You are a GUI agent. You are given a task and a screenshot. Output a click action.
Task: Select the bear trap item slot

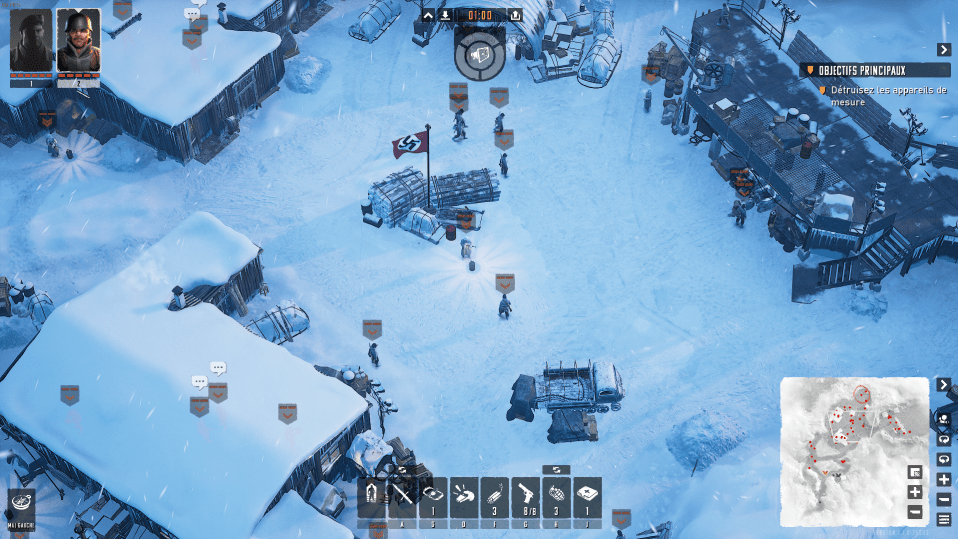click(x=433, y=496)
